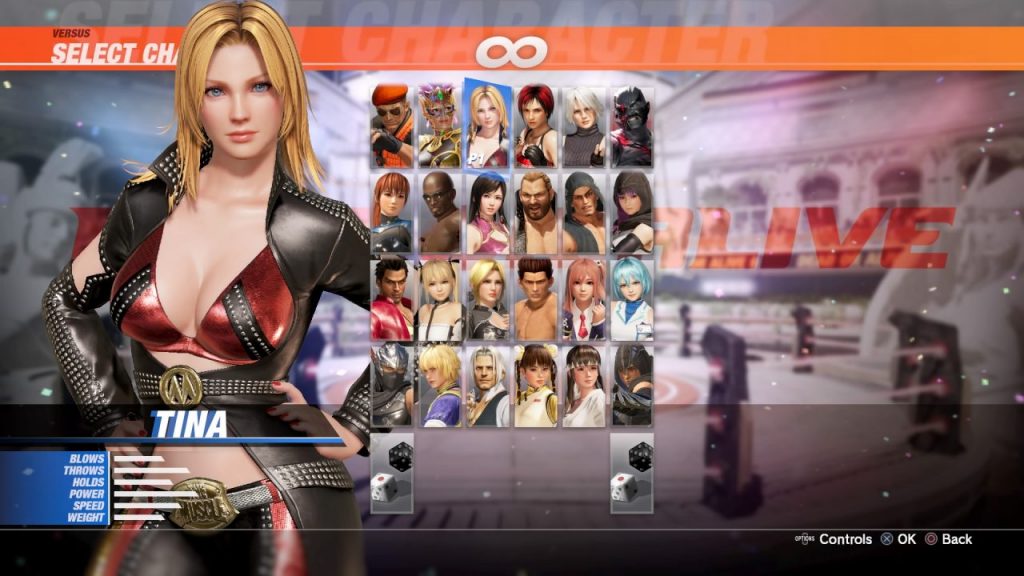This screenshot has width=1024, height=576.
Task: Choose white-haired Christie
Action: click(x=584, y=126)
